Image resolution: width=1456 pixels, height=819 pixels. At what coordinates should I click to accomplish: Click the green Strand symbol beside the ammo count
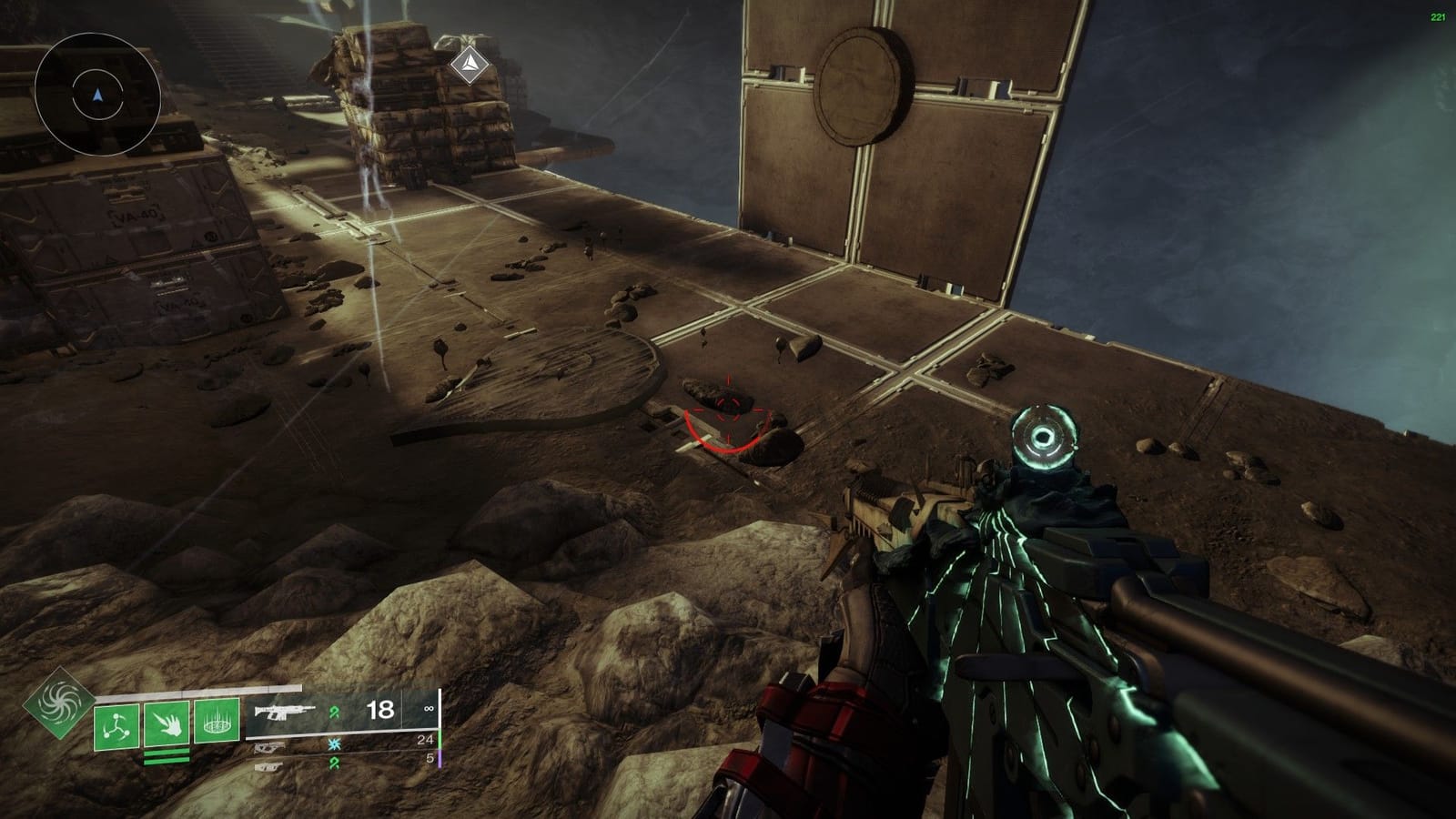(334, 710)
